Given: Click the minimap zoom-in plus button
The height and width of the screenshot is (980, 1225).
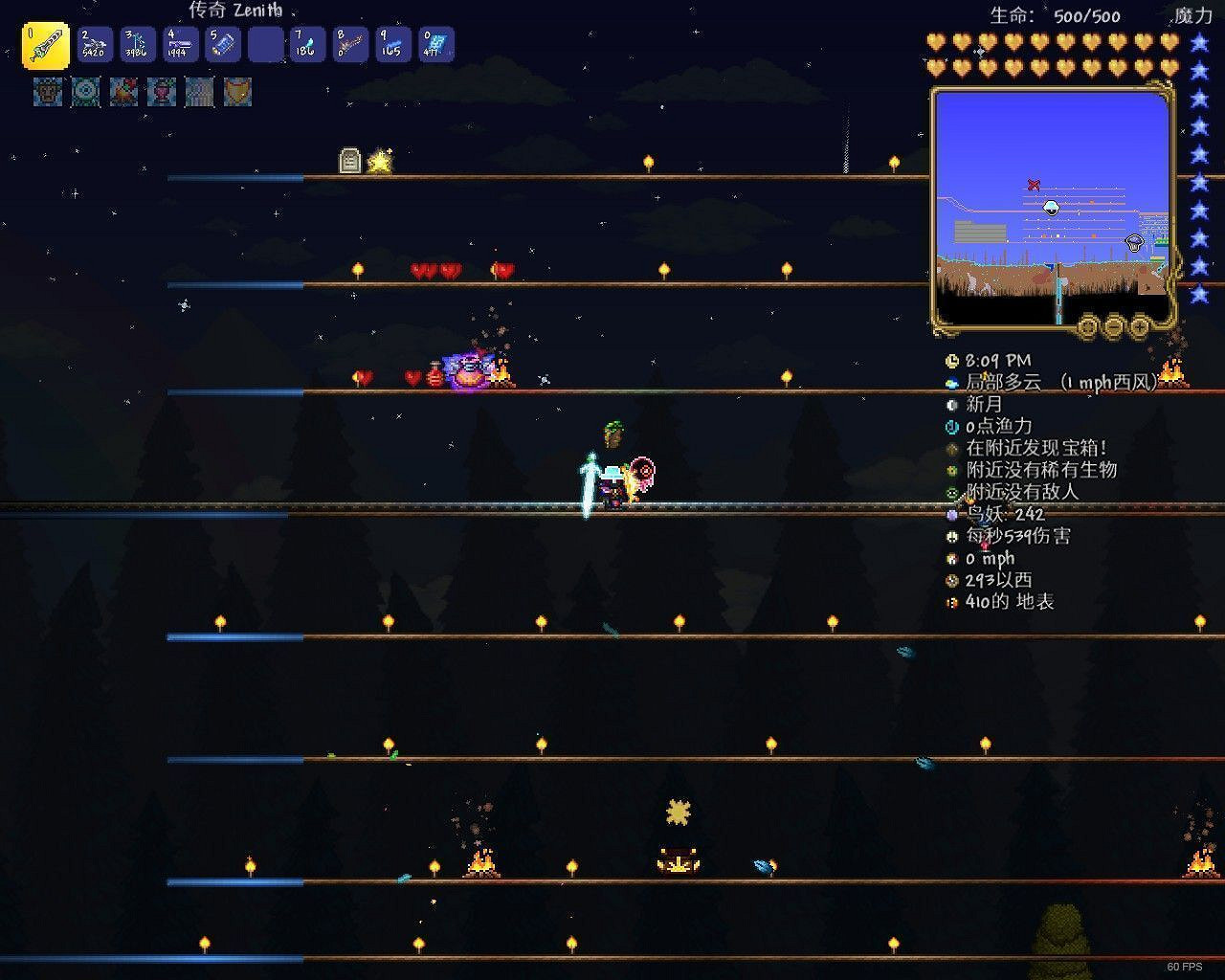Looking at the screenshot, I should pyautogui.click(x=1138, y=326).
